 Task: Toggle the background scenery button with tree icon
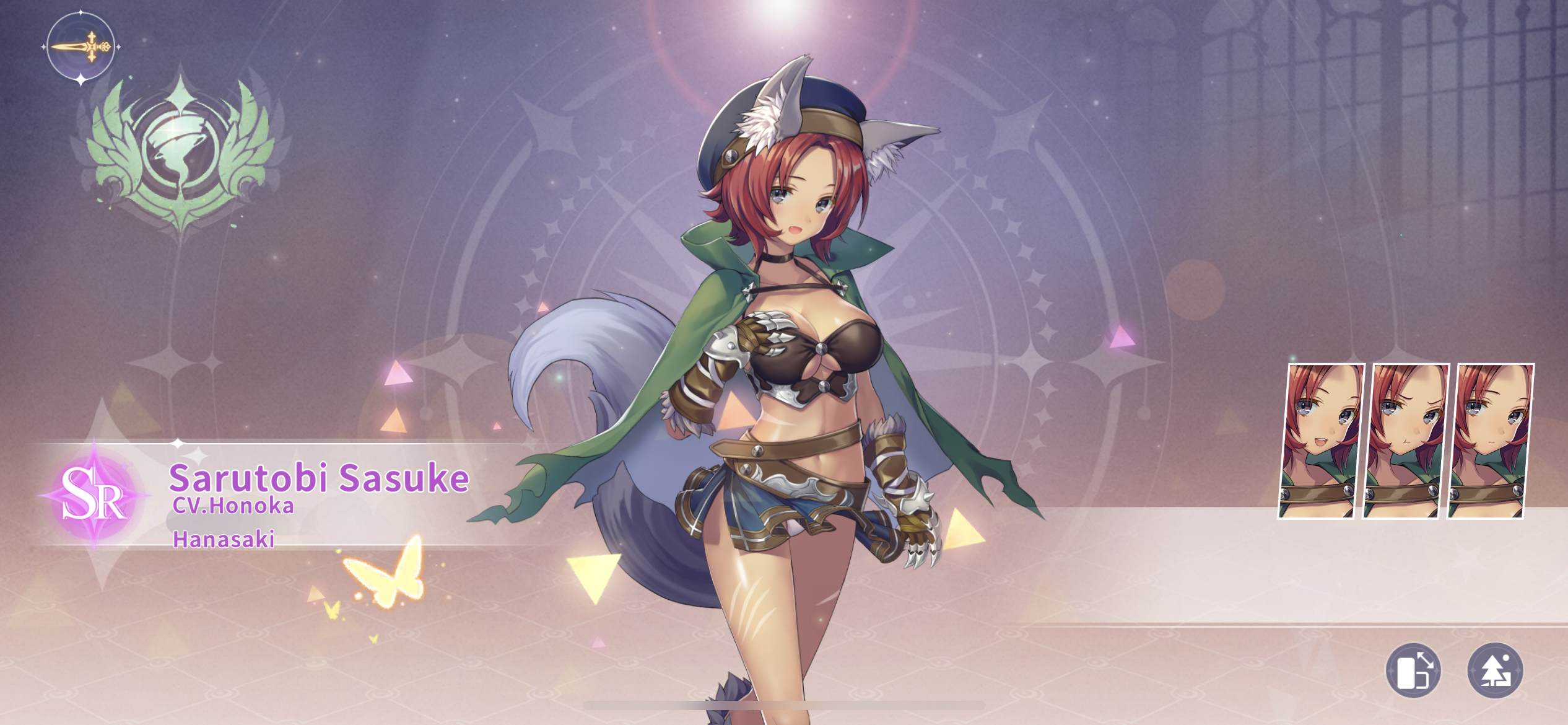click(1495, 670)
